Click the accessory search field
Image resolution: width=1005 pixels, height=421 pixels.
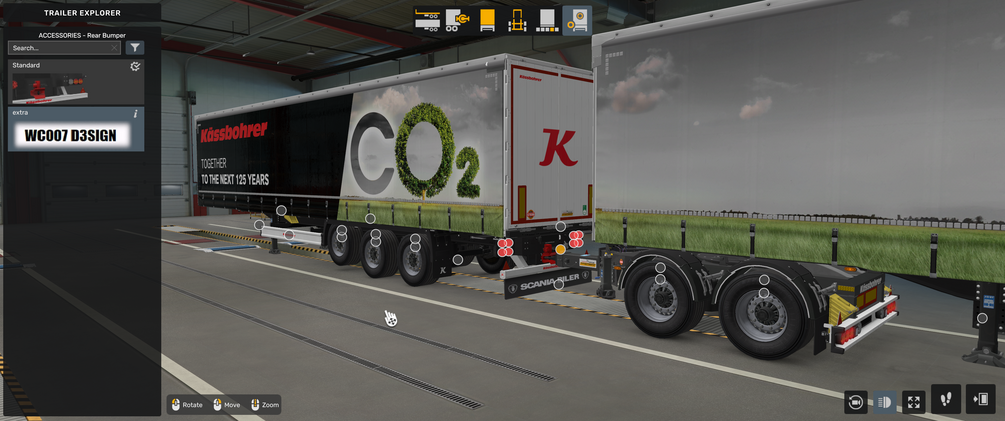60,48
